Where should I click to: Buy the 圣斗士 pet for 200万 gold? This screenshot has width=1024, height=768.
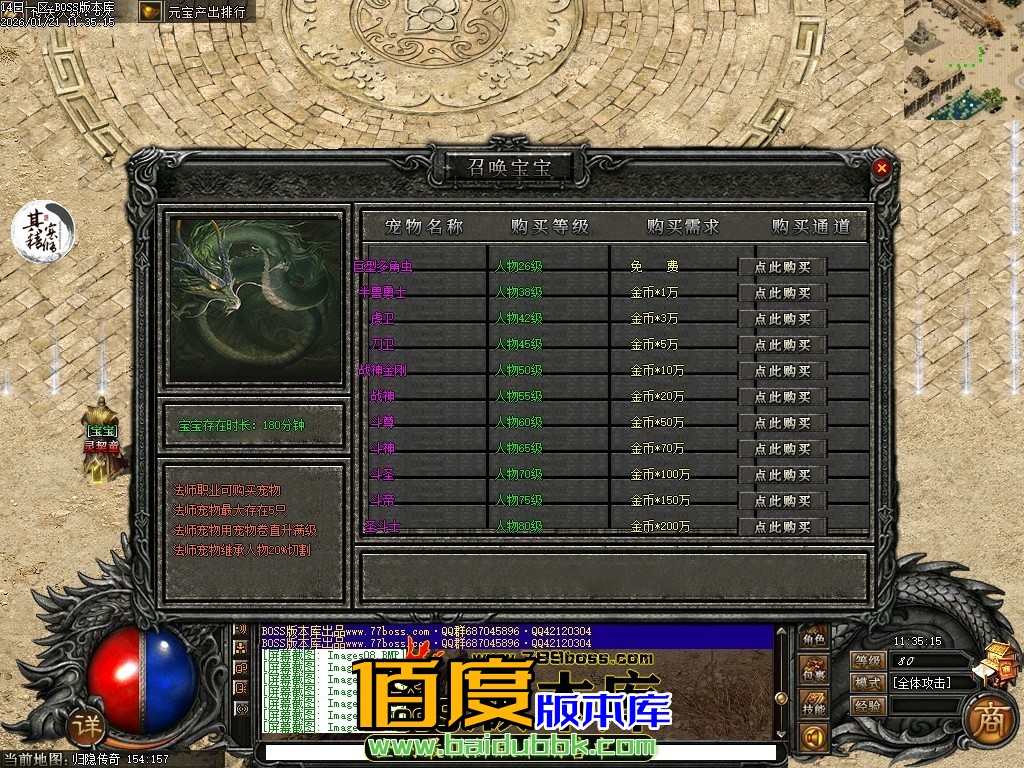[782, 526]
